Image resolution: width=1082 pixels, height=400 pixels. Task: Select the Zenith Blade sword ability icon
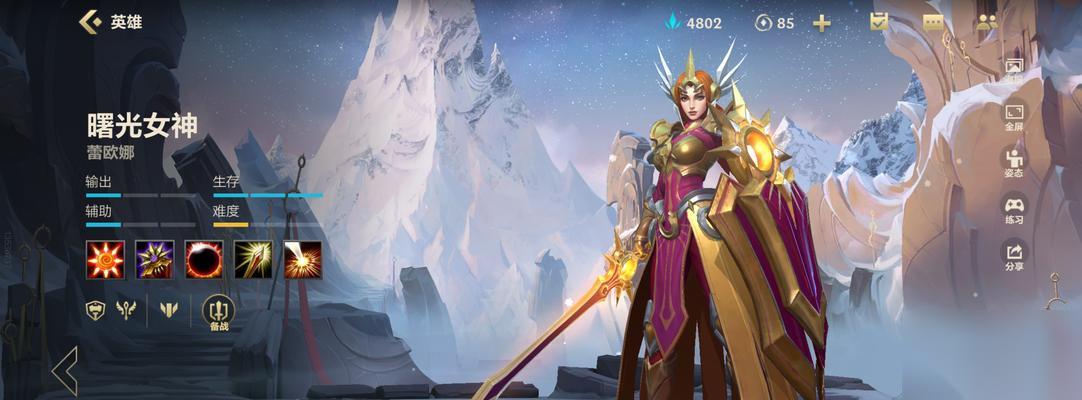(x=253, y=259)
